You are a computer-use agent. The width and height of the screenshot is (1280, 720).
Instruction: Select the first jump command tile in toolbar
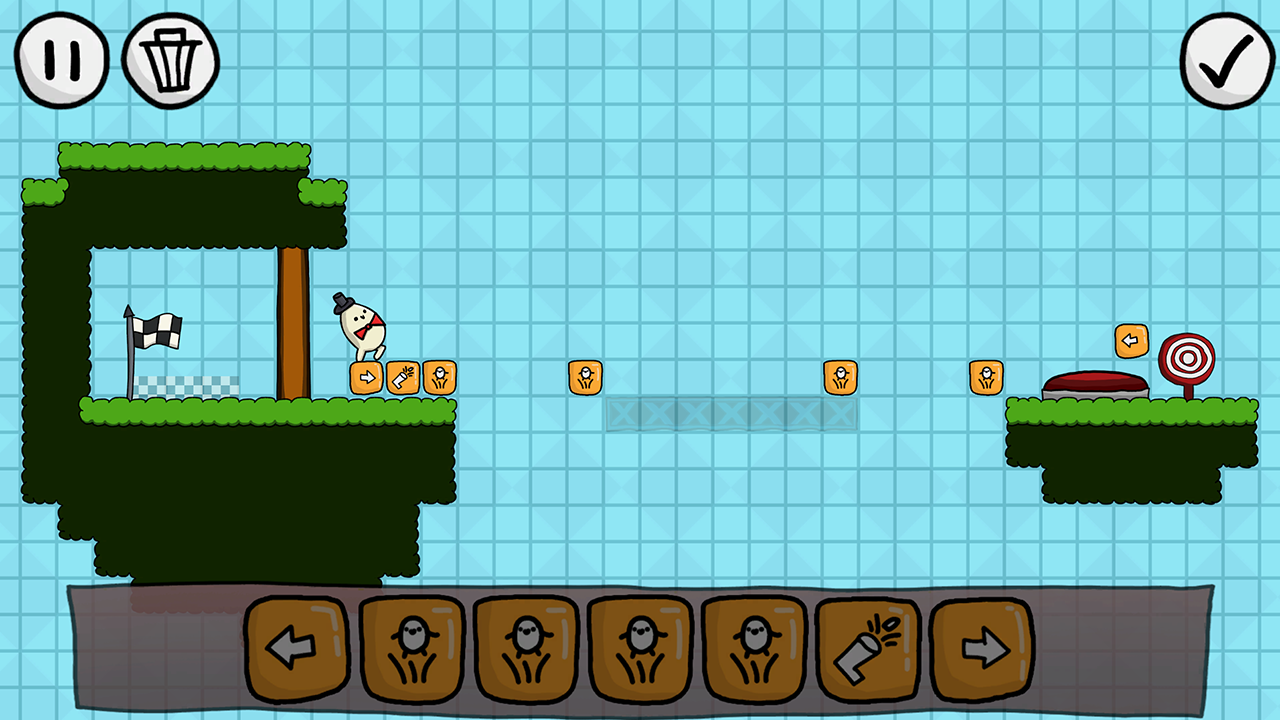click(411, 648)
